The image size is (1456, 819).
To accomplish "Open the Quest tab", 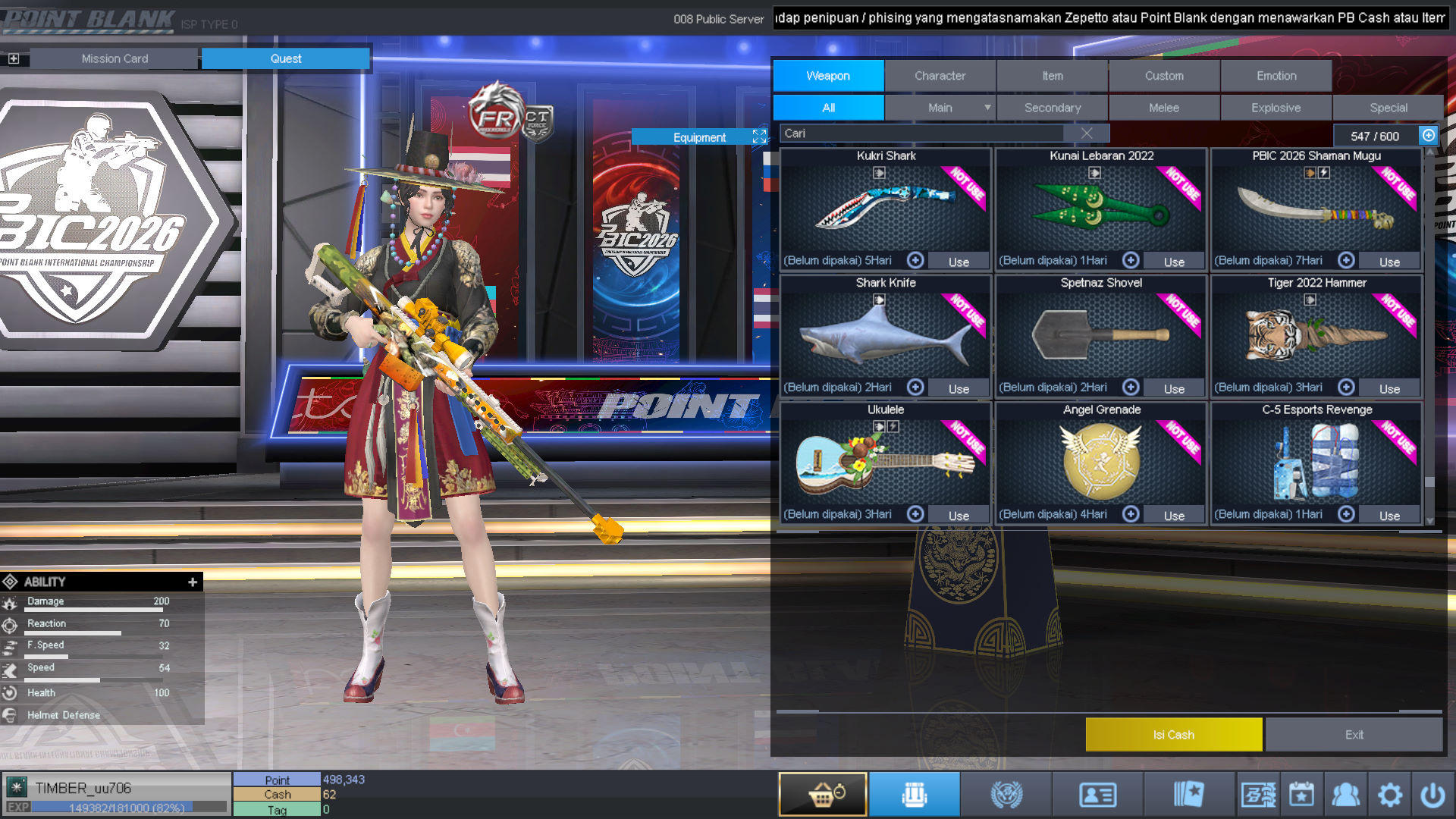I will pyautogui.click(x=286, y=58).
